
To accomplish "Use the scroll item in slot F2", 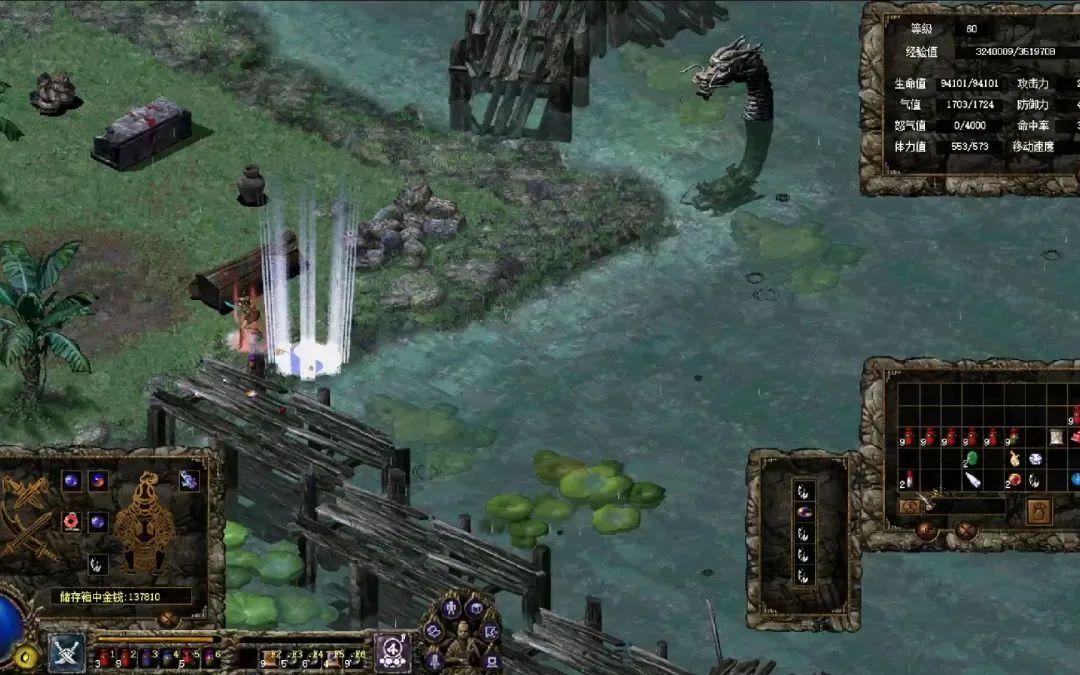I will point(272,656).
